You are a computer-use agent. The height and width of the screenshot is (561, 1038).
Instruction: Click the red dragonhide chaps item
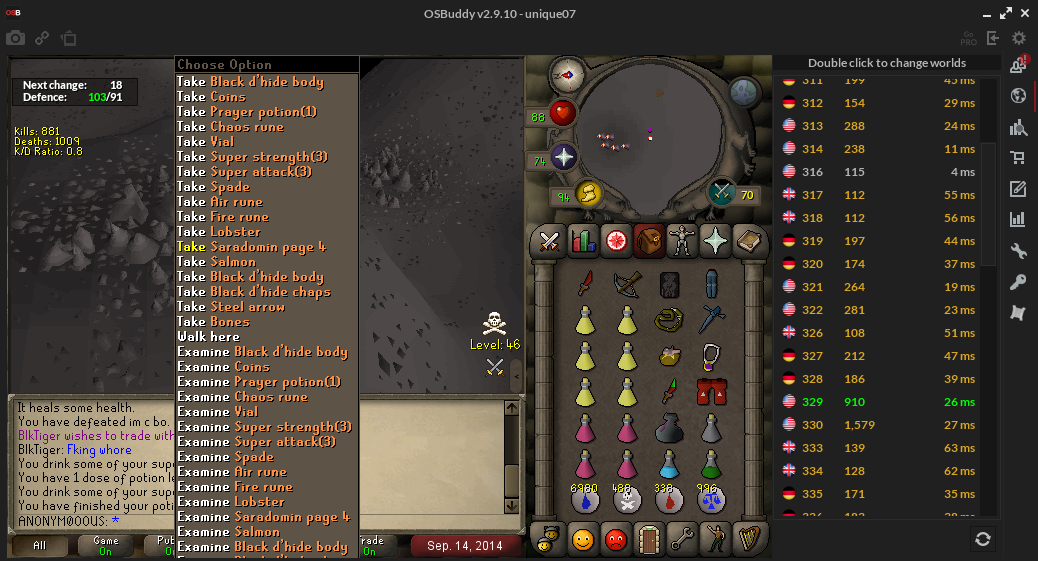pos(711,390)
